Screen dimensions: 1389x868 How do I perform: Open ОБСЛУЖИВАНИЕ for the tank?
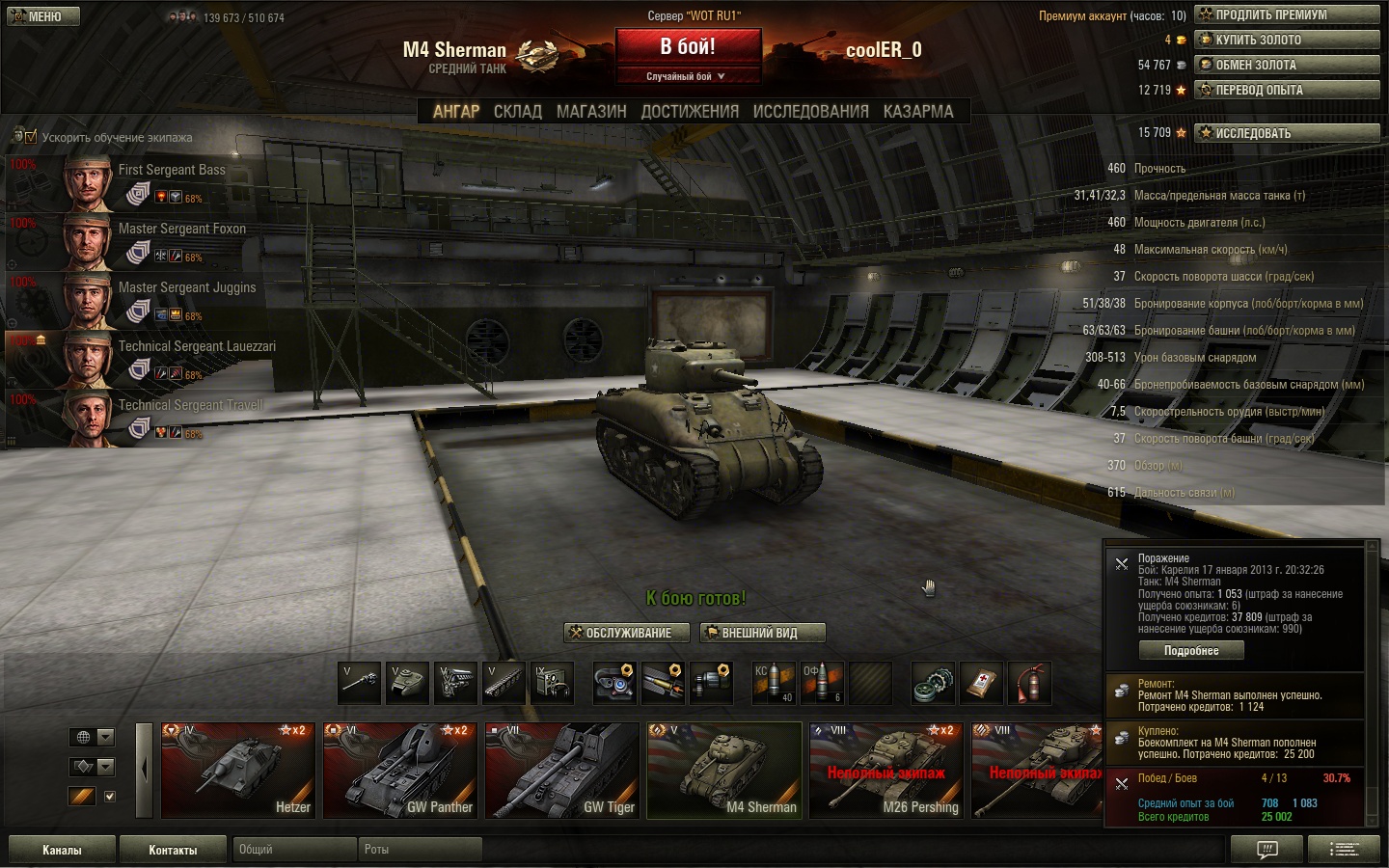click(x=627, y=633)
